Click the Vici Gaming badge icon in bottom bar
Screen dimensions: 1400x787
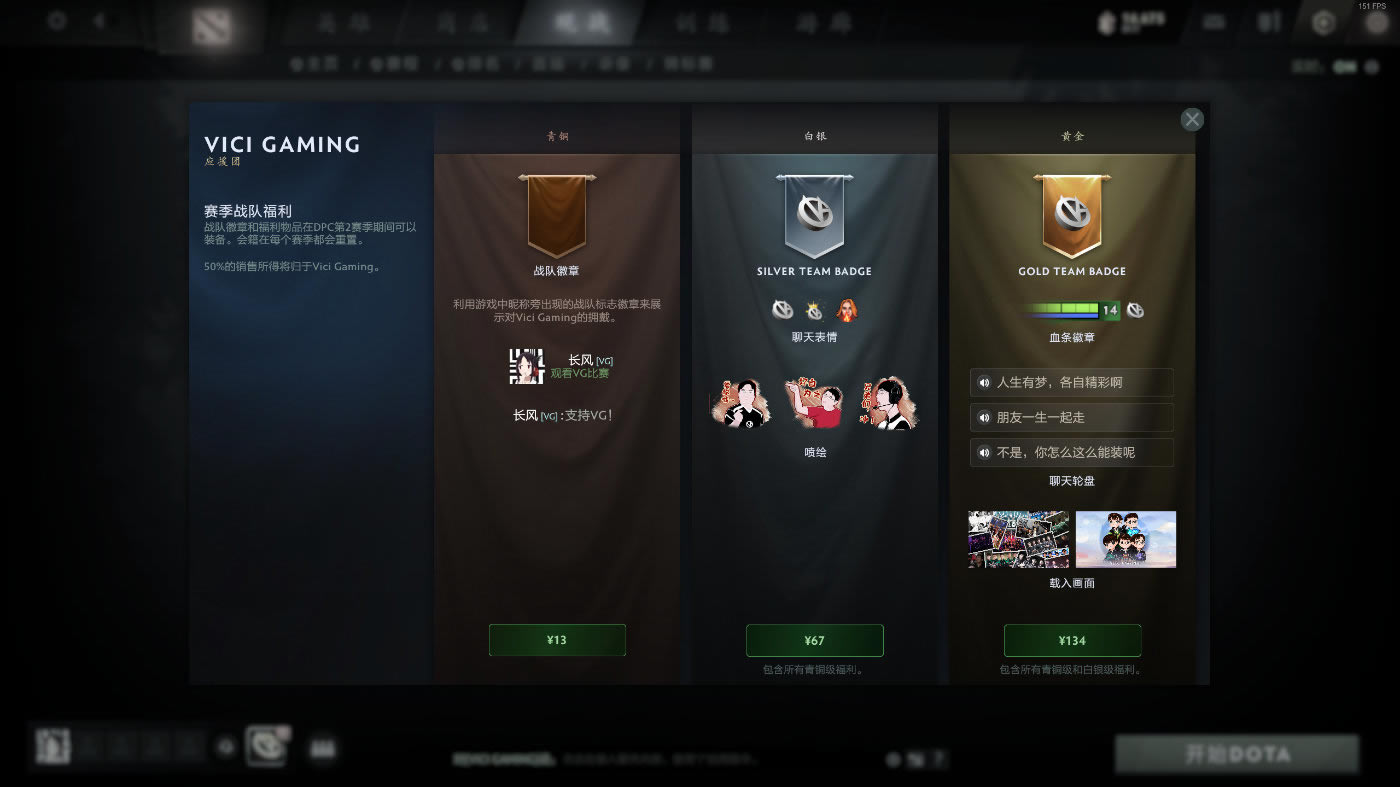click(x=266, y=745)
